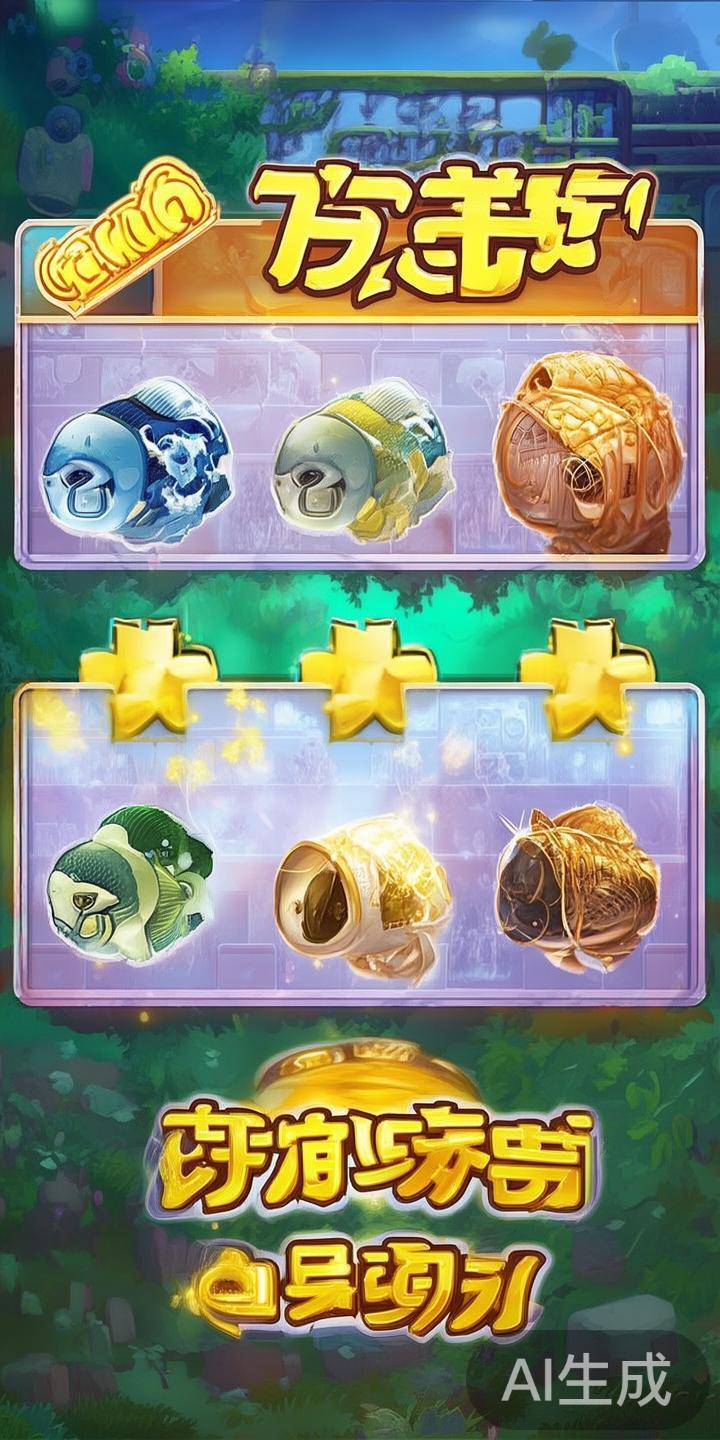Pick the dark gold-wrapped item
This screenshot has height=1440, width=720.
coord(578,880)
